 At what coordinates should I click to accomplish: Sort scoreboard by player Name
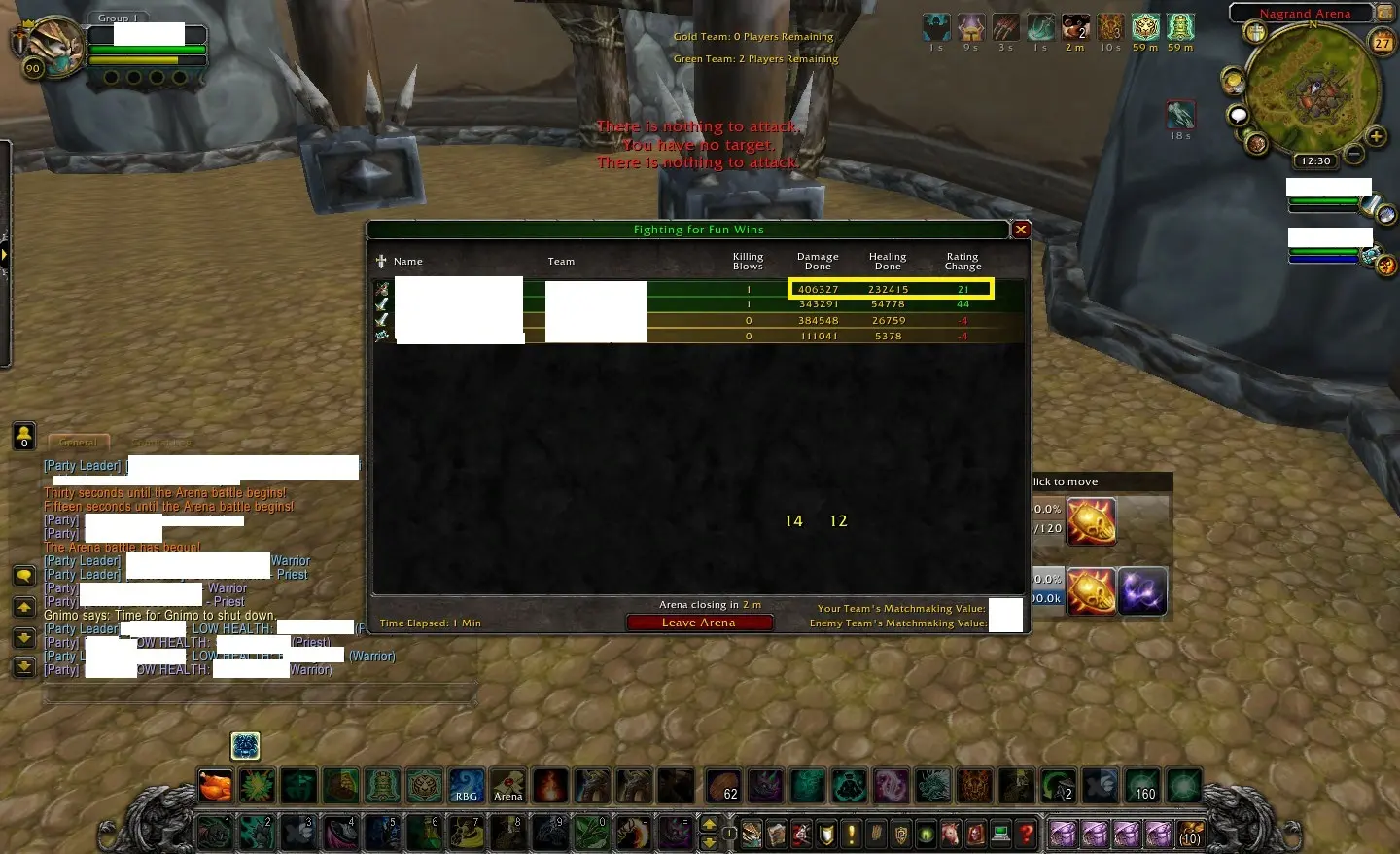[407, 261]
